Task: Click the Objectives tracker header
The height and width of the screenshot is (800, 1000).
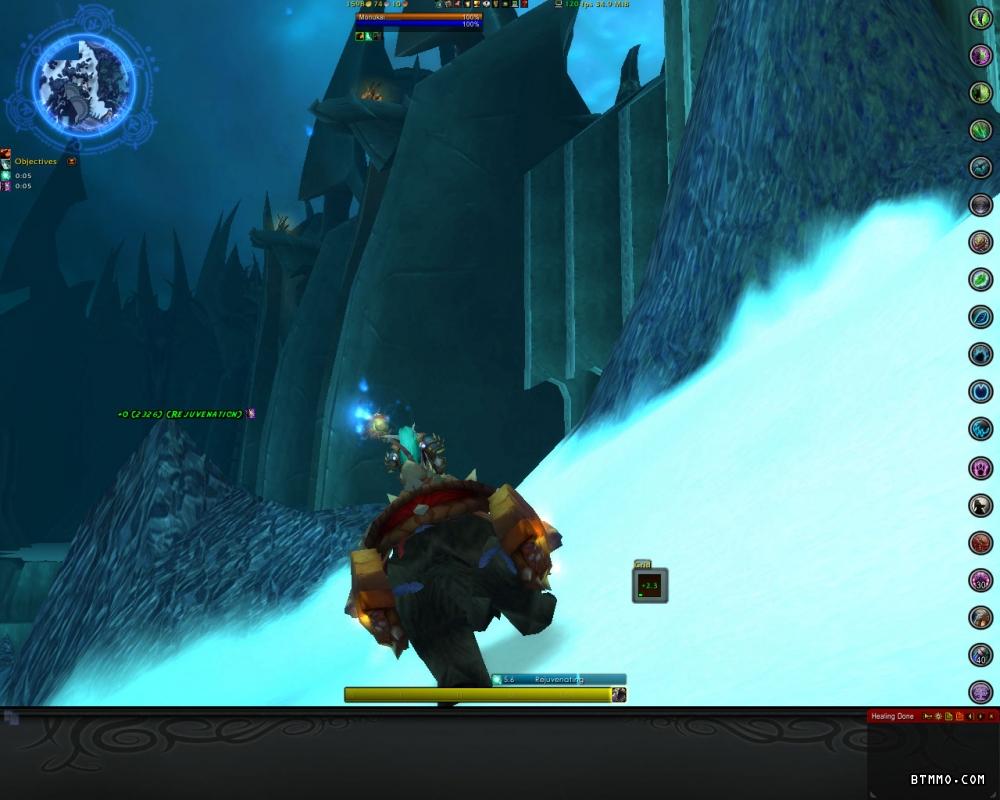Action: tap(36, 161)
